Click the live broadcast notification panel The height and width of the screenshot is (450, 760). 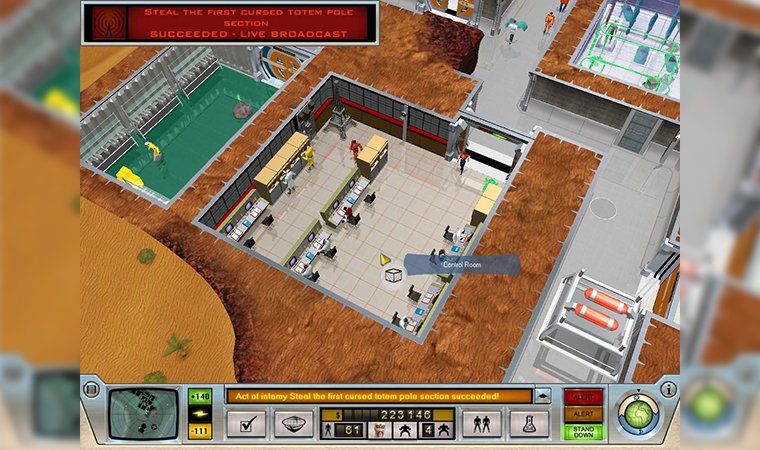230,22
